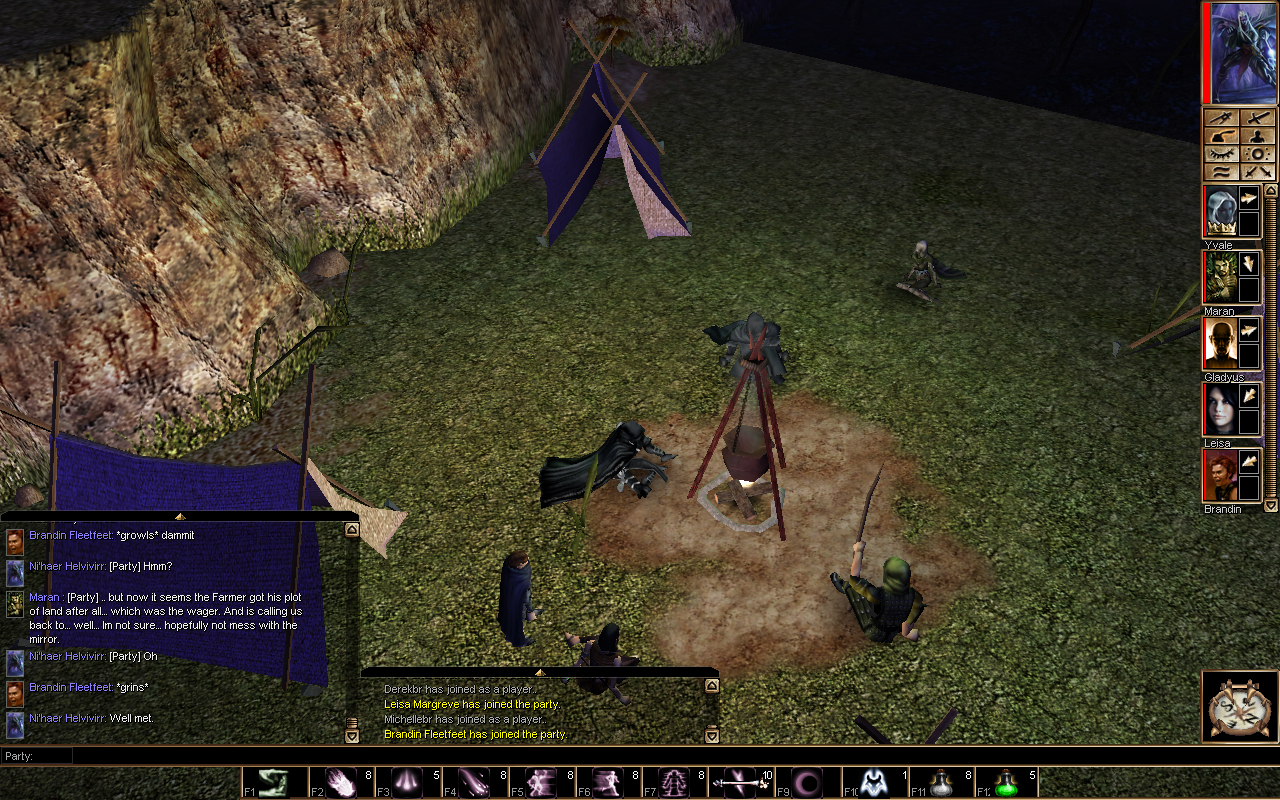Select Leisa's party portrait

[x=1219, y=409]
